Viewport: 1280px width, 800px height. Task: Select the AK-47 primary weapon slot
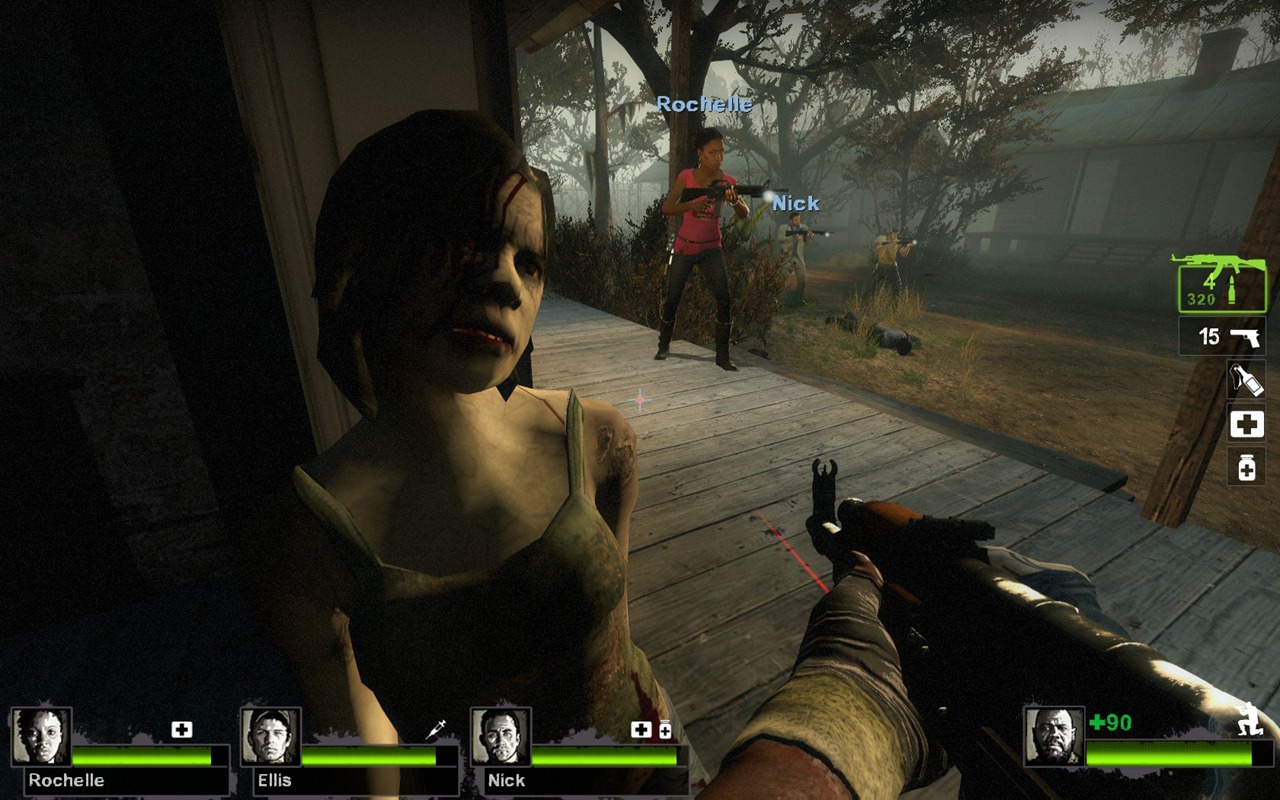coord(1220,284)
